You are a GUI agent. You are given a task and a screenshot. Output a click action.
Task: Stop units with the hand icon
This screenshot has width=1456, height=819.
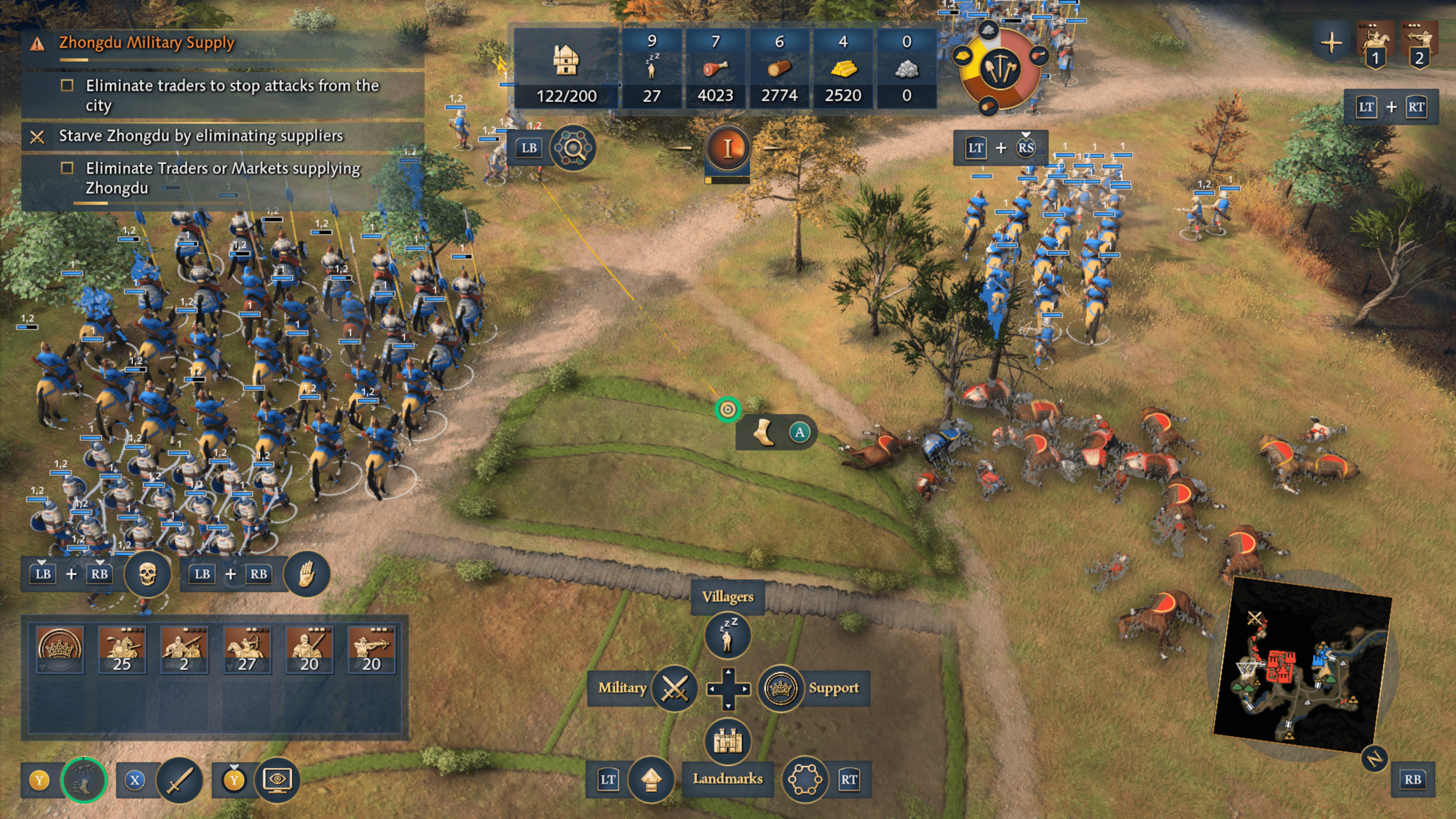click(307, 574)
